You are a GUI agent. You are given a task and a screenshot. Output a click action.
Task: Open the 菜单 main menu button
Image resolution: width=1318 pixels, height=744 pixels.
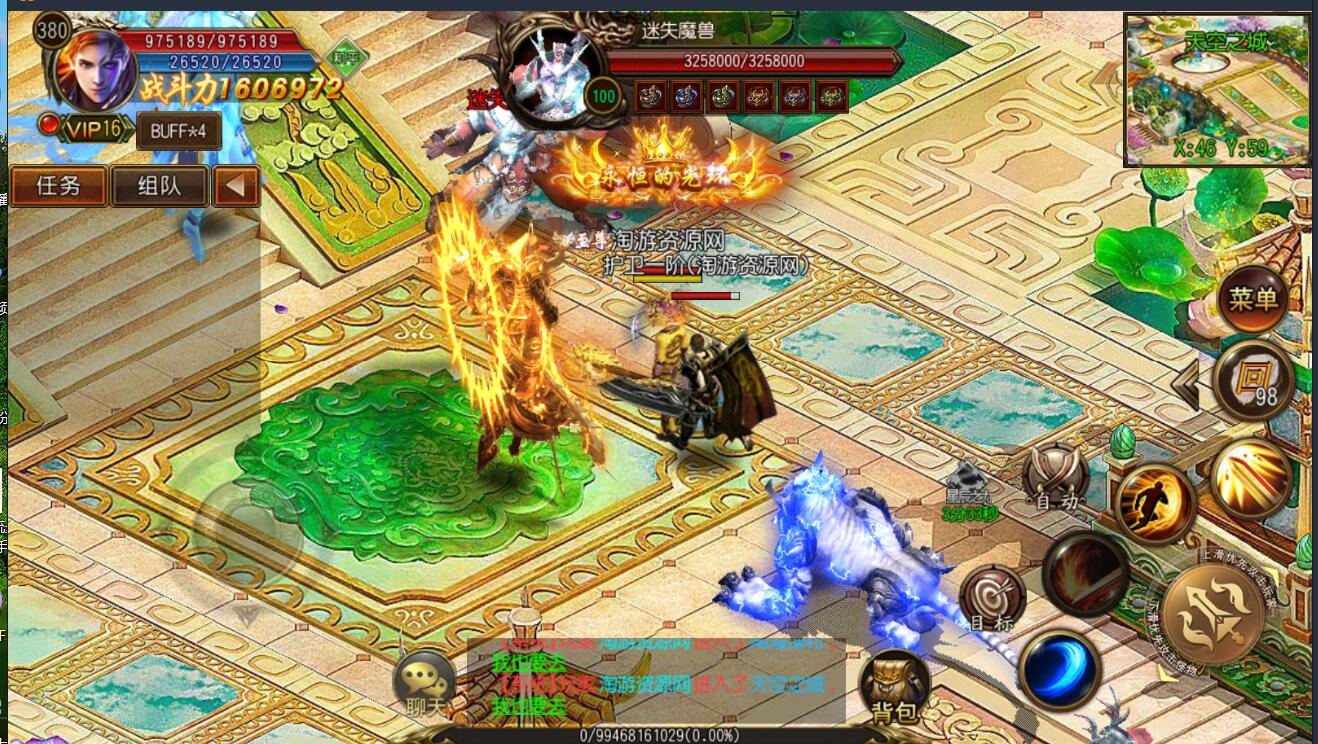tap(1253, 299)
